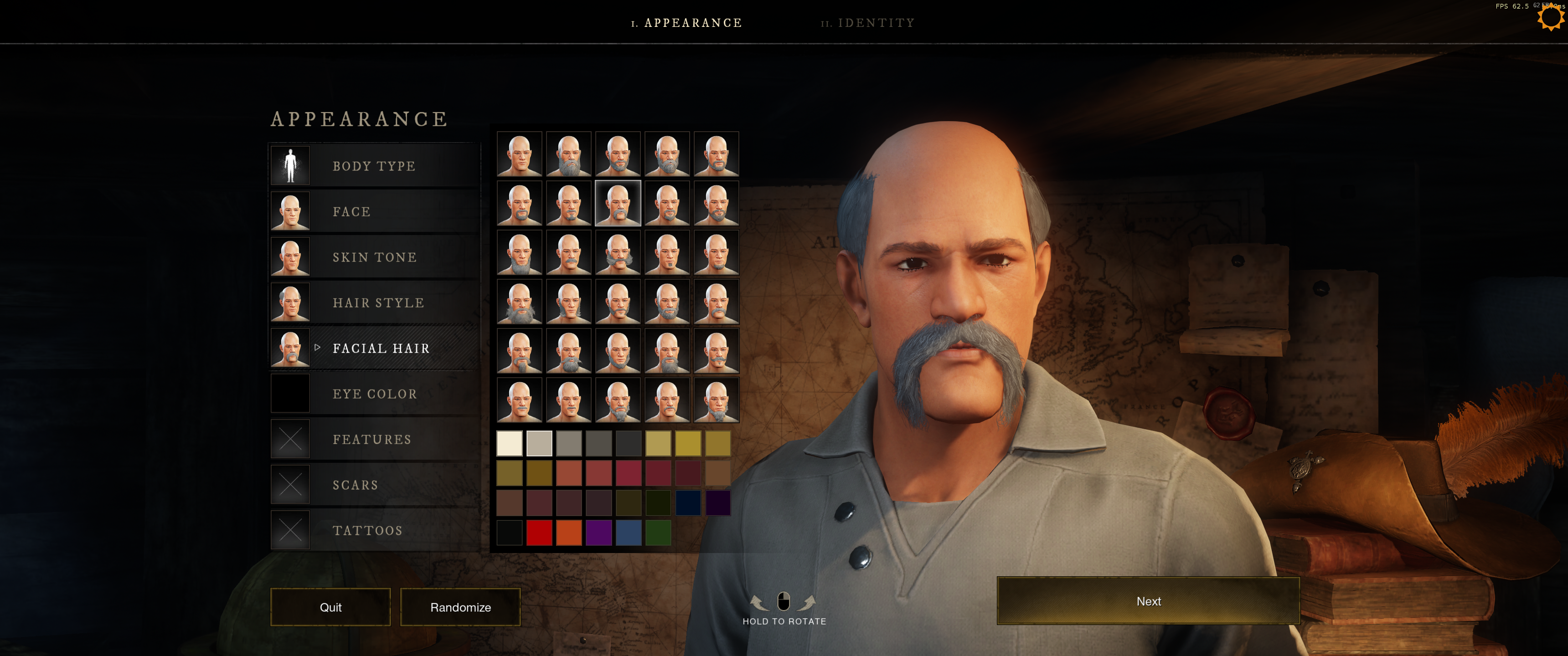Screen dimensions: 1568x656
Task: Select the Facial Hair category
Action: click(x=381, y=348)
